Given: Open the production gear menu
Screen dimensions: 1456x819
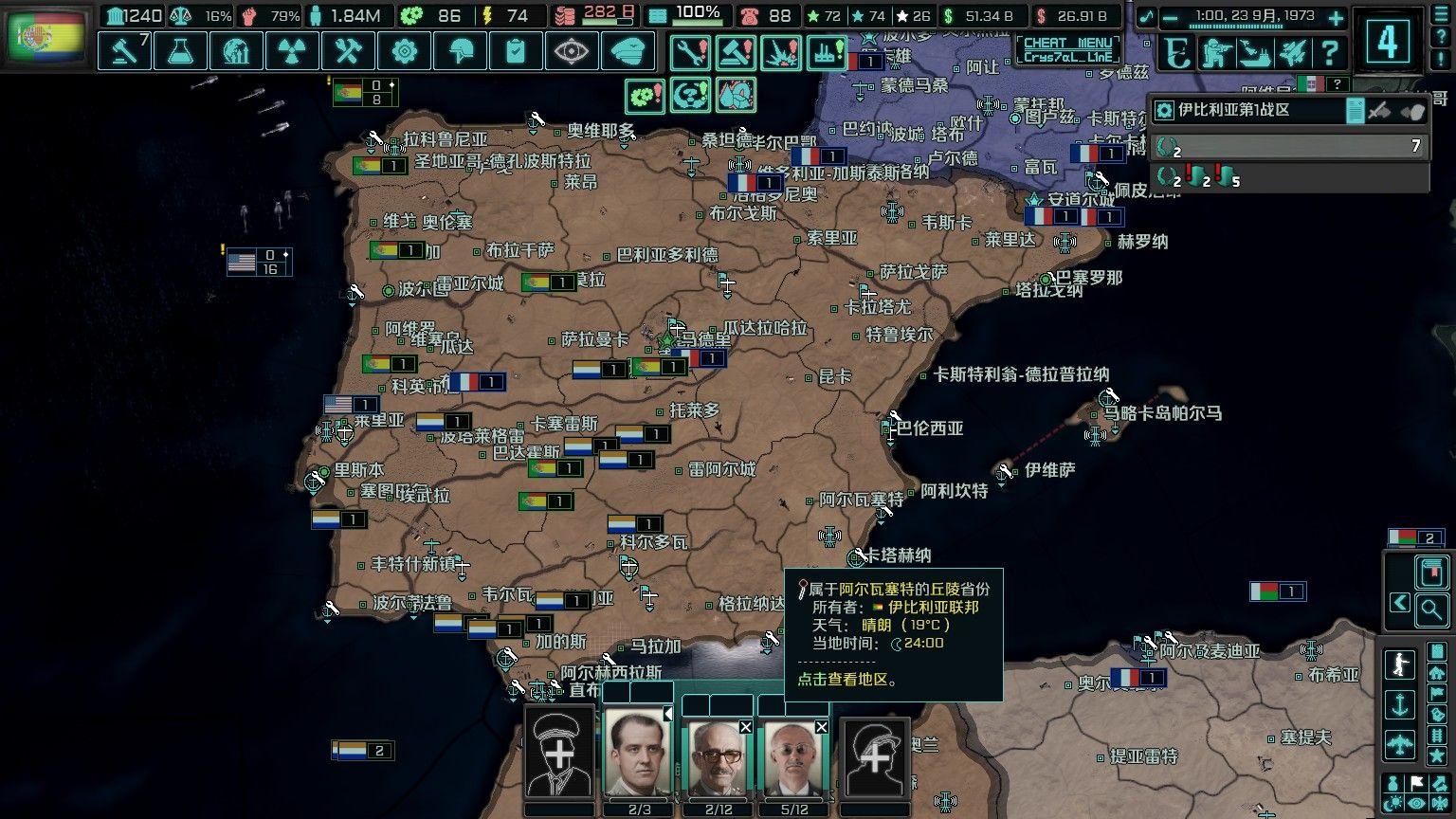Looking at the screenshot, I should (x=404, y=50).
